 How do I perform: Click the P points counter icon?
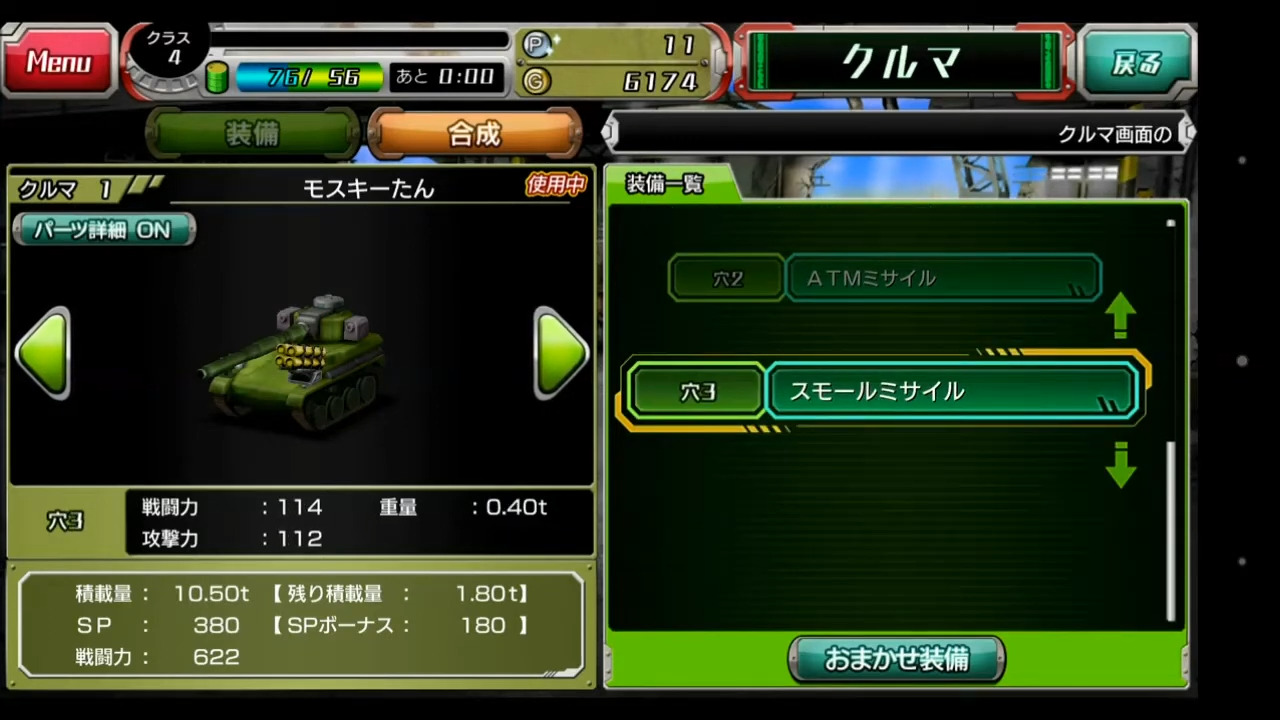click(536, 44)
